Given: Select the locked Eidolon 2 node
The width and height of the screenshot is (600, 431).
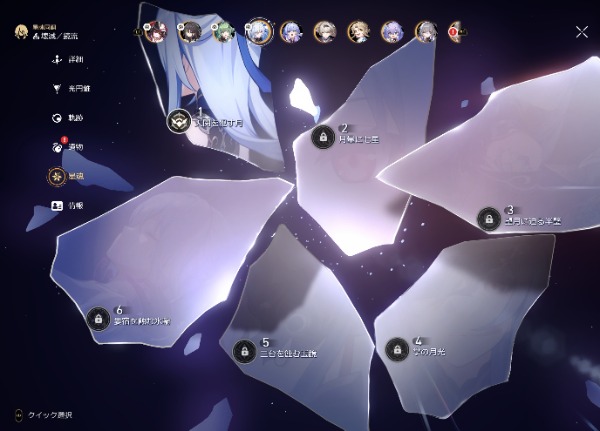Looking at the screenshot, I should (x=322, y=137).
